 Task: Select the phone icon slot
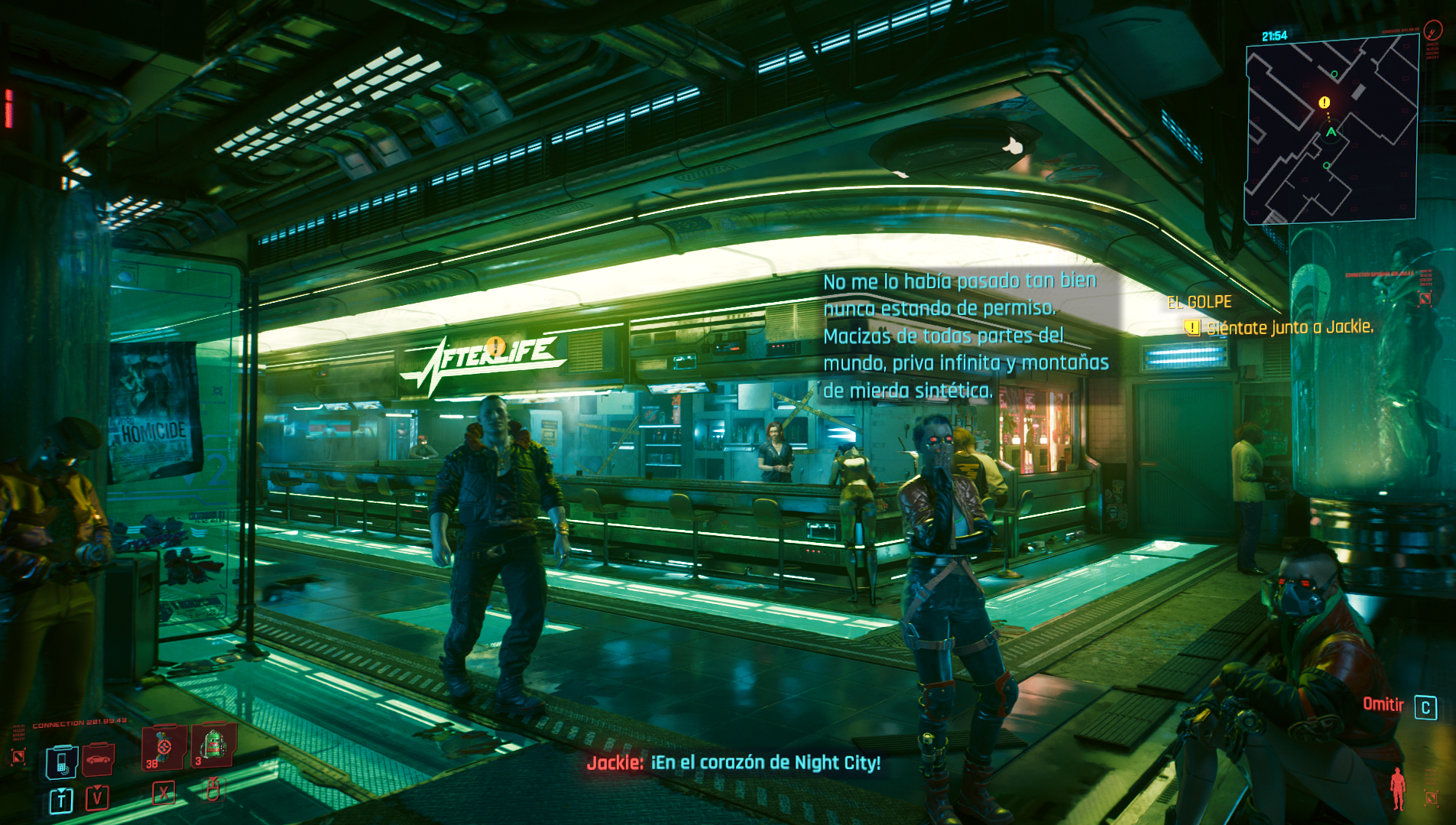pyautogui.click(x=62, y=761)
